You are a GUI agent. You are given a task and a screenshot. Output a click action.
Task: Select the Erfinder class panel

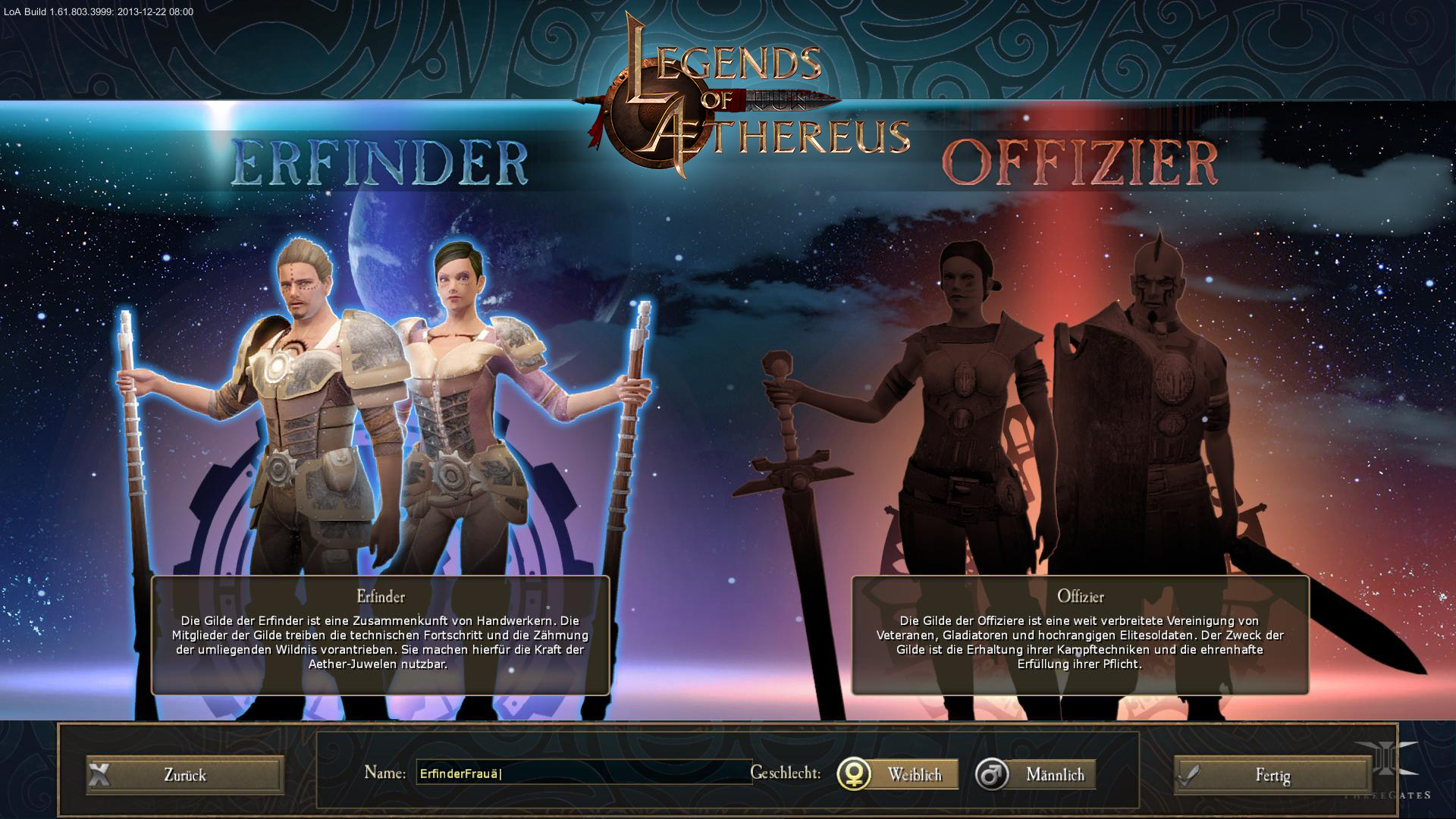point(380,635)
